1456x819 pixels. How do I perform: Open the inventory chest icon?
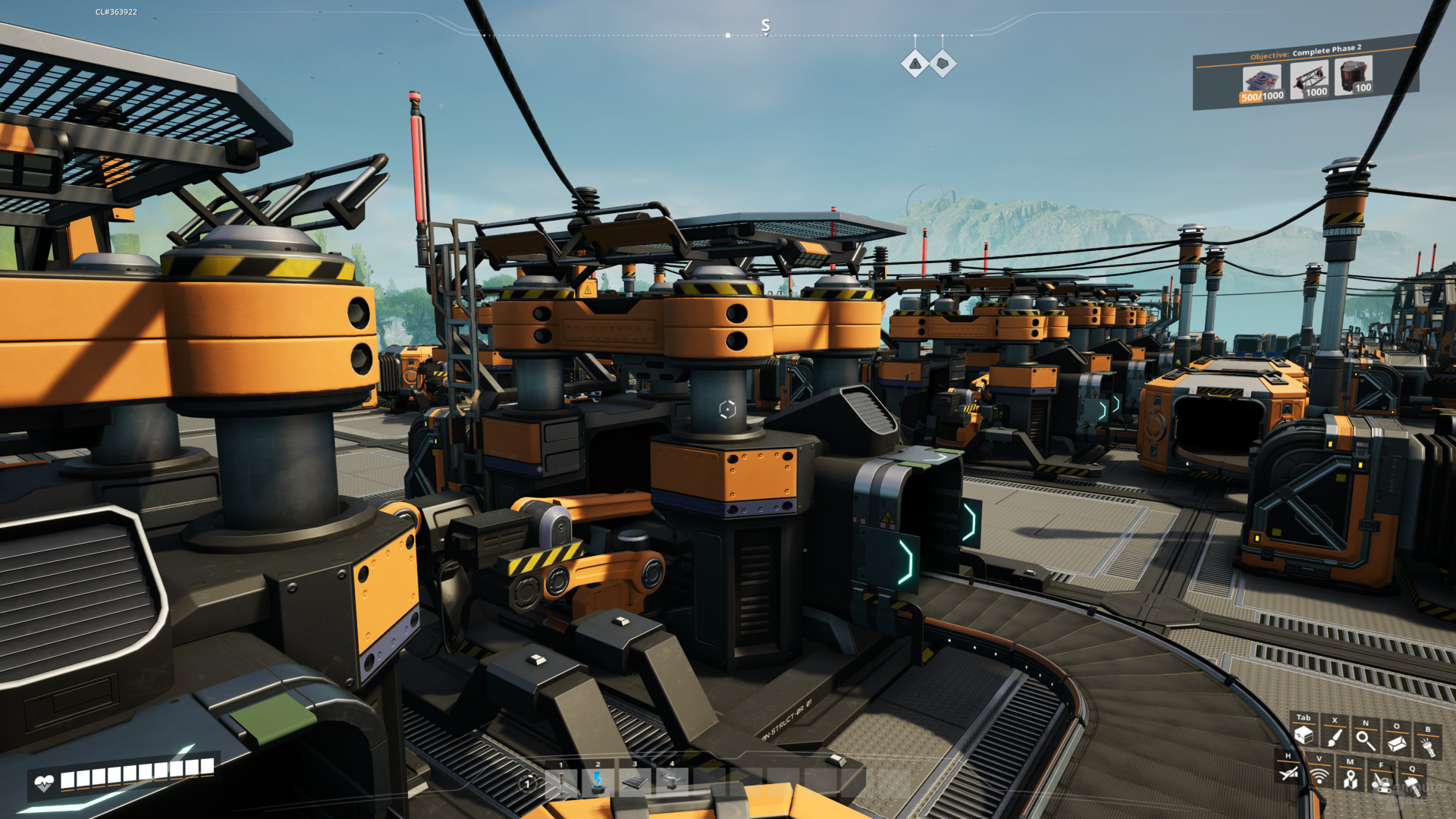tap(1304, 734)
